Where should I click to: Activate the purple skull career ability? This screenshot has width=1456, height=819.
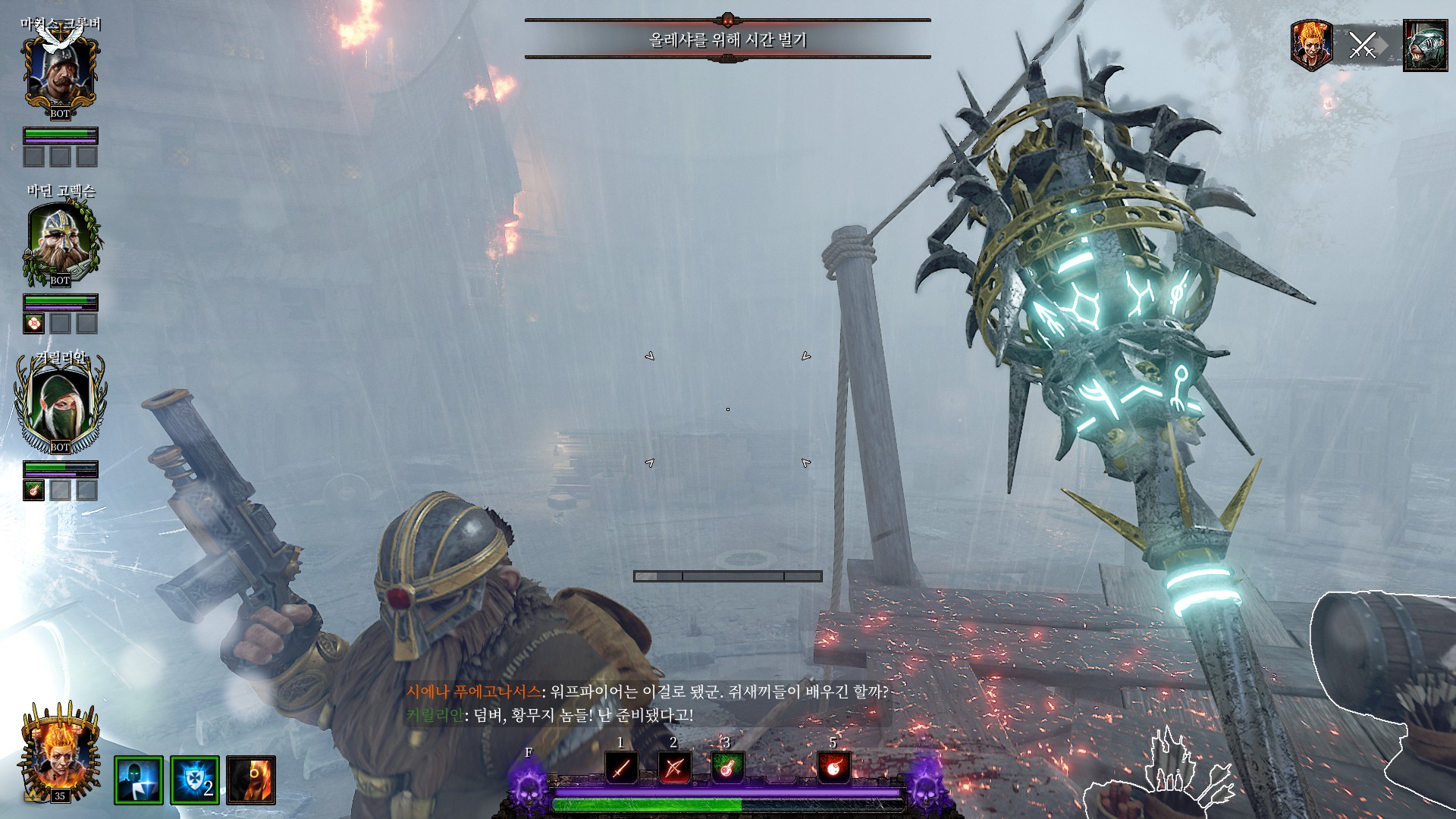(529, 786)
